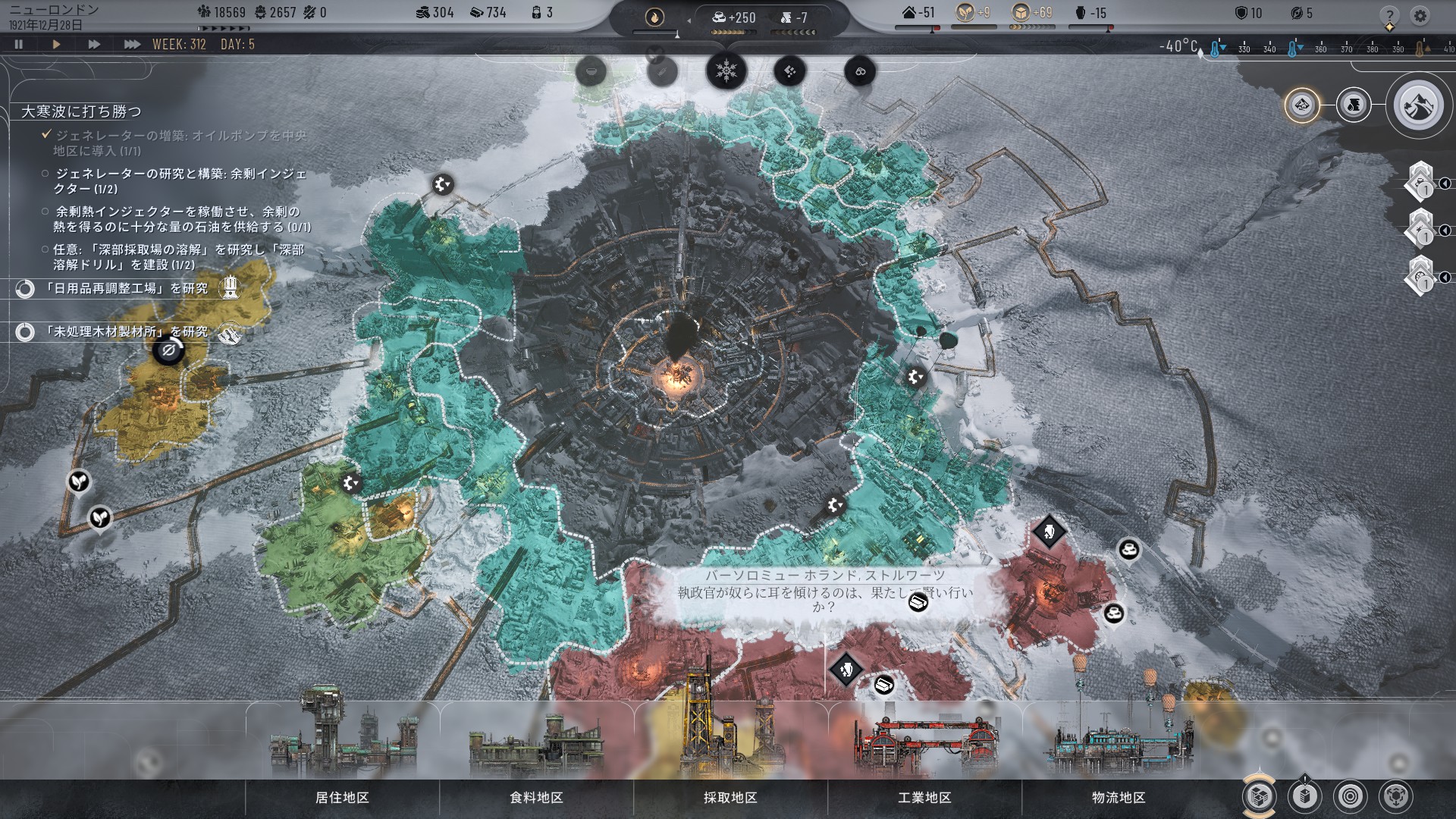Click the oil barrel colony button

click(1354, 105)
